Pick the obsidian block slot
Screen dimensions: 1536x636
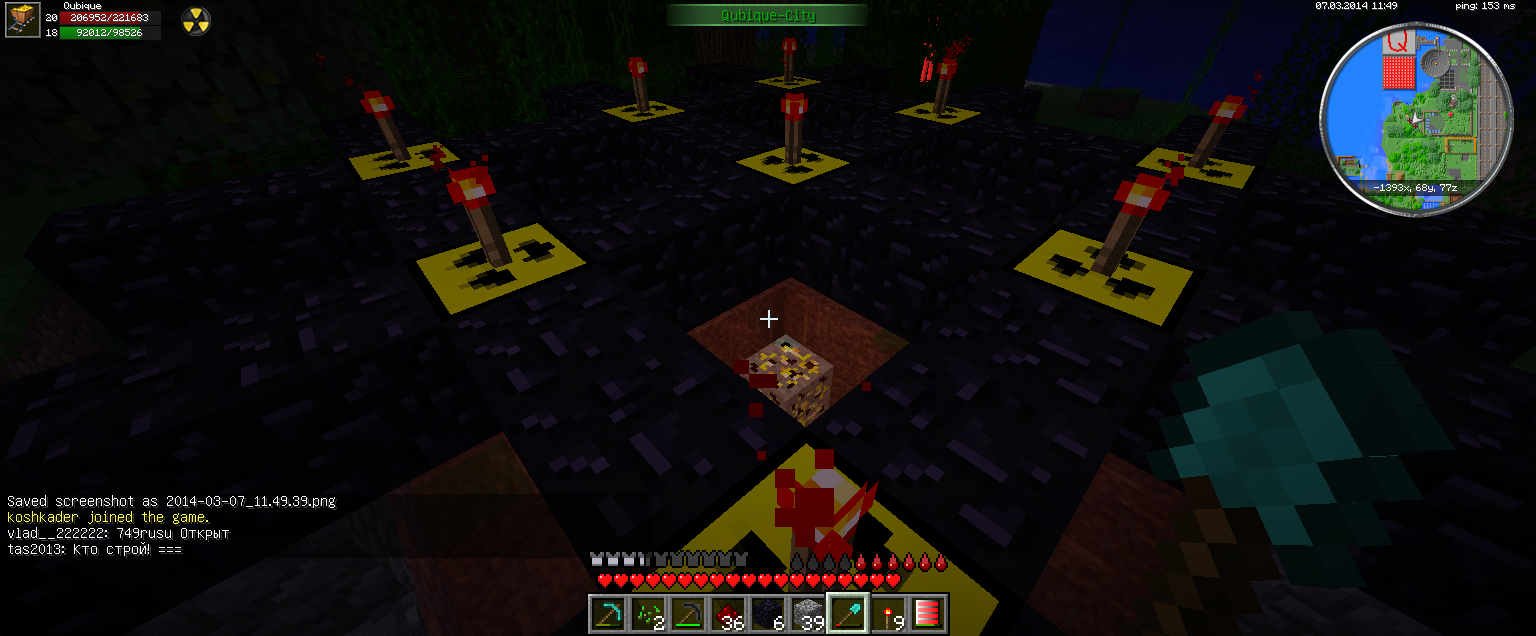click(x=767, y=613)
